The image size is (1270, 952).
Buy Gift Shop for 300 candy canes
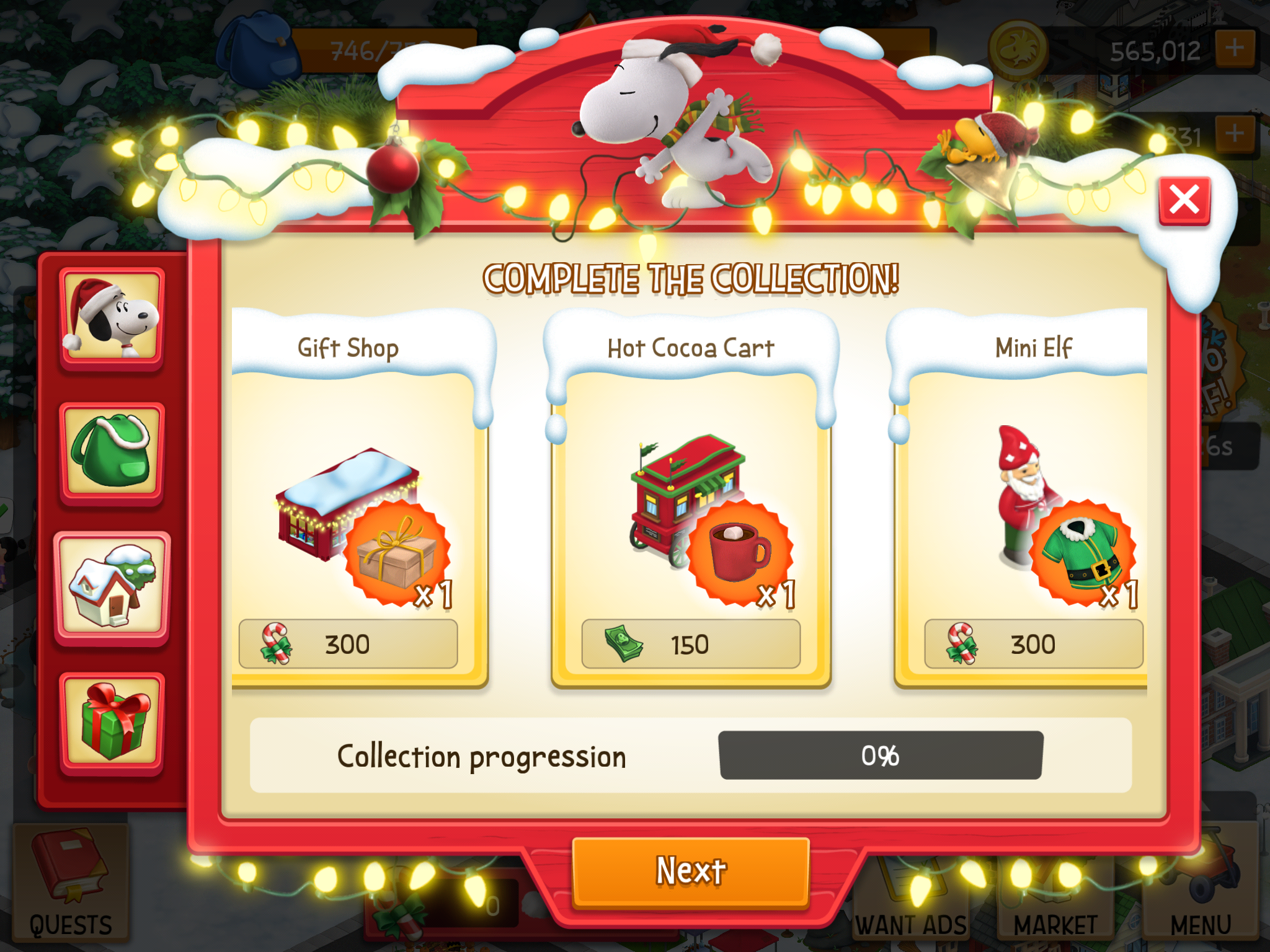(x=348, y=645)
